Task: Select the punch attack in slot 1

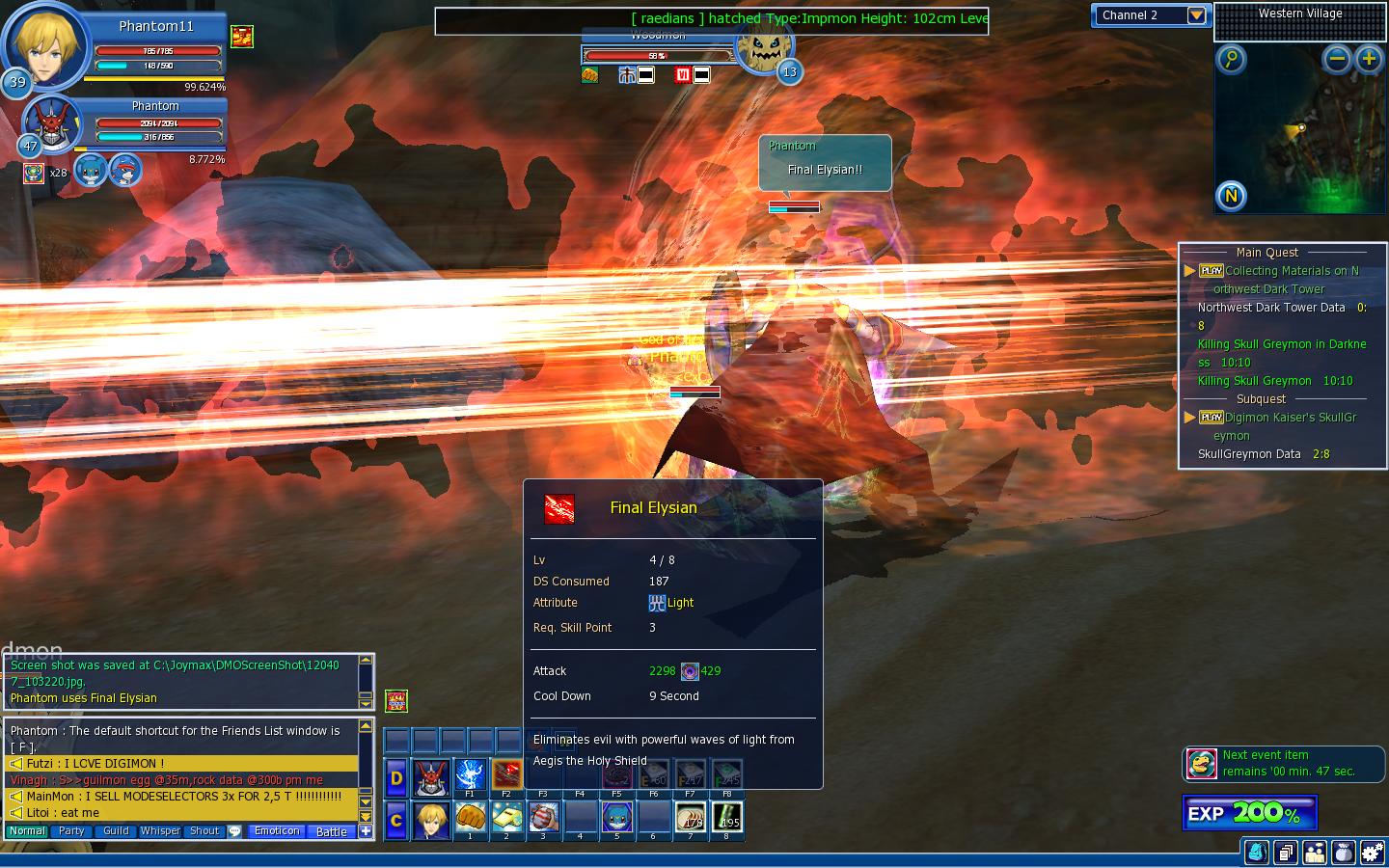Action: click(470, 817)
